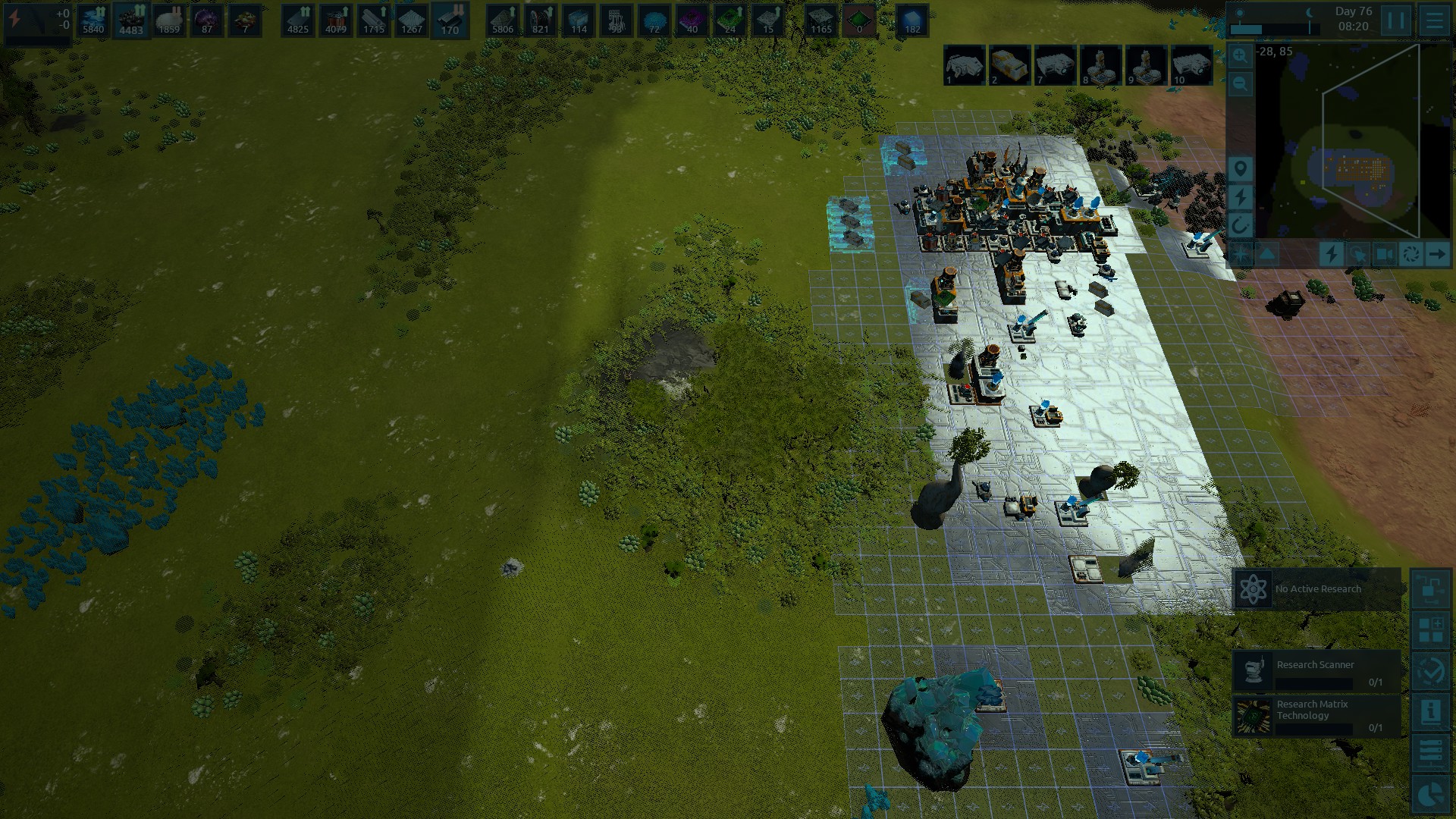1456x819 pixels.
Task: Select build hotbar slot 1
Action: coord(965,65)
